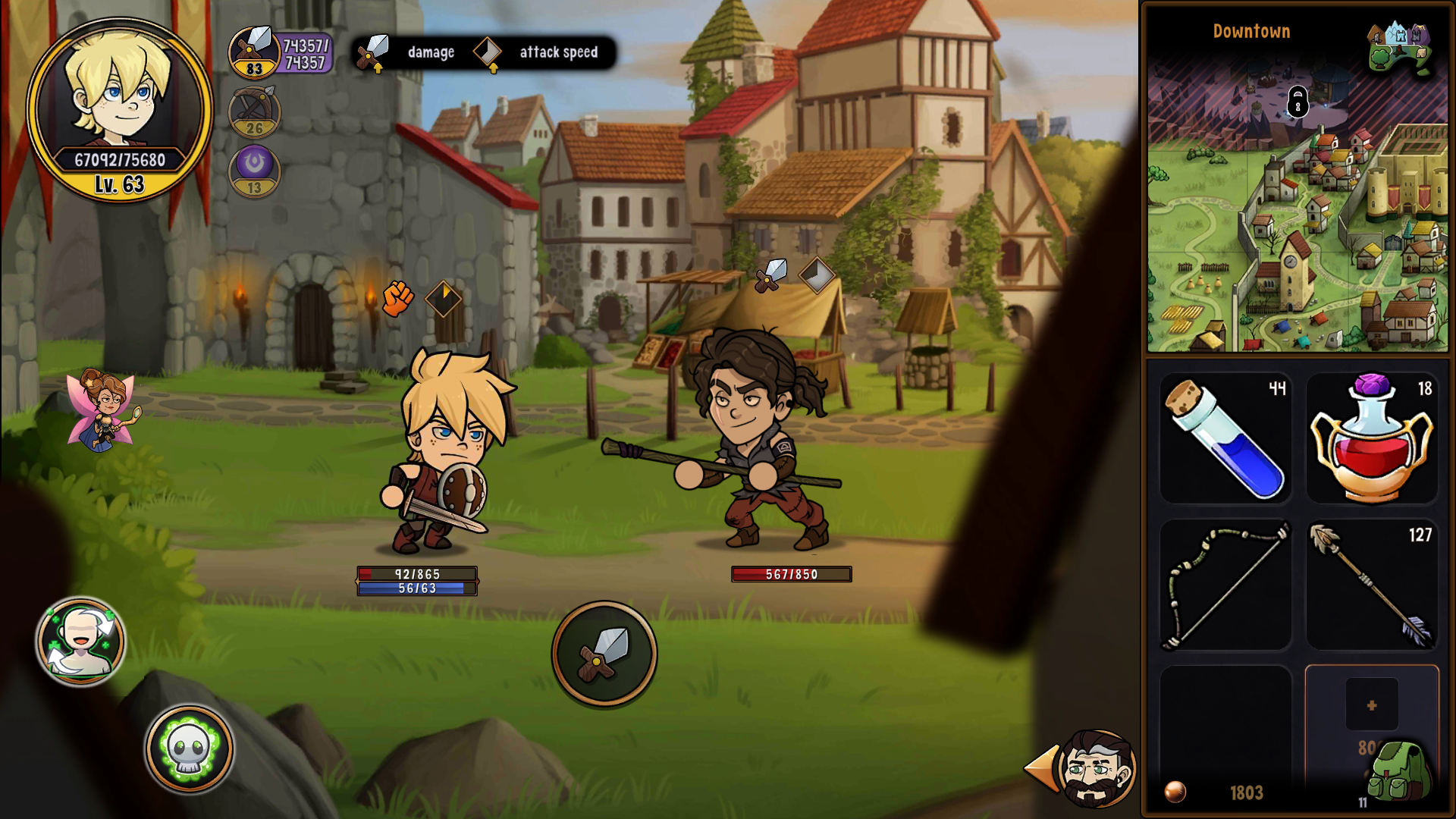
Task: Select the healer companion circle icon
Action: click(x=80, y=641)
